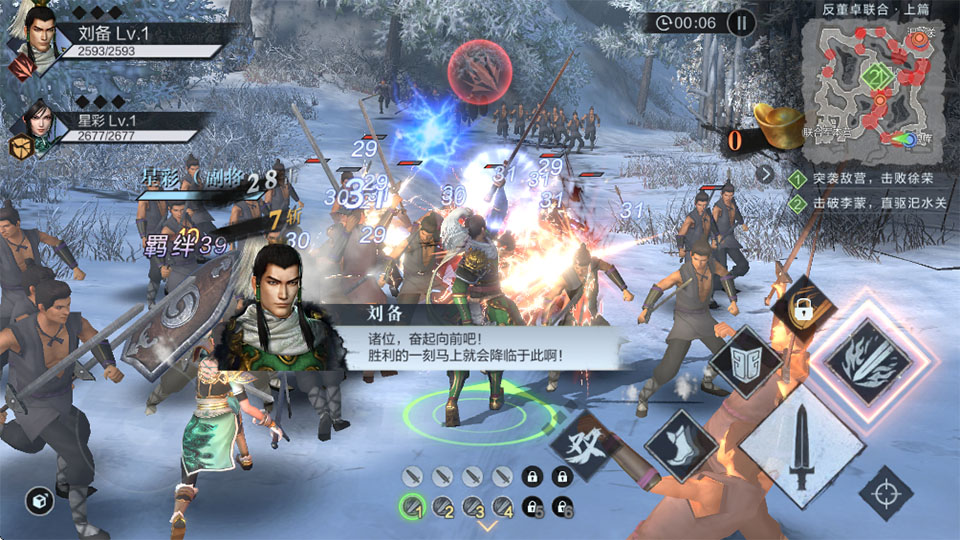This screenshot has width=960, height=540.
Task: Use the shield guard skill
Action: [x=745, y=361]
